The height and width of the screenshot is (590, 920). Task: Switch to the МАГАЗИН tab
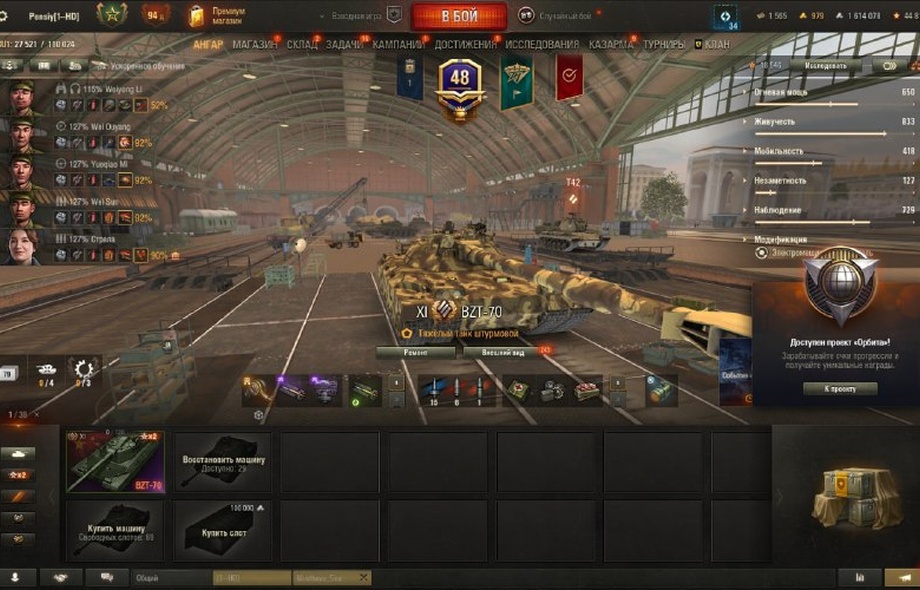pos(255,45)
